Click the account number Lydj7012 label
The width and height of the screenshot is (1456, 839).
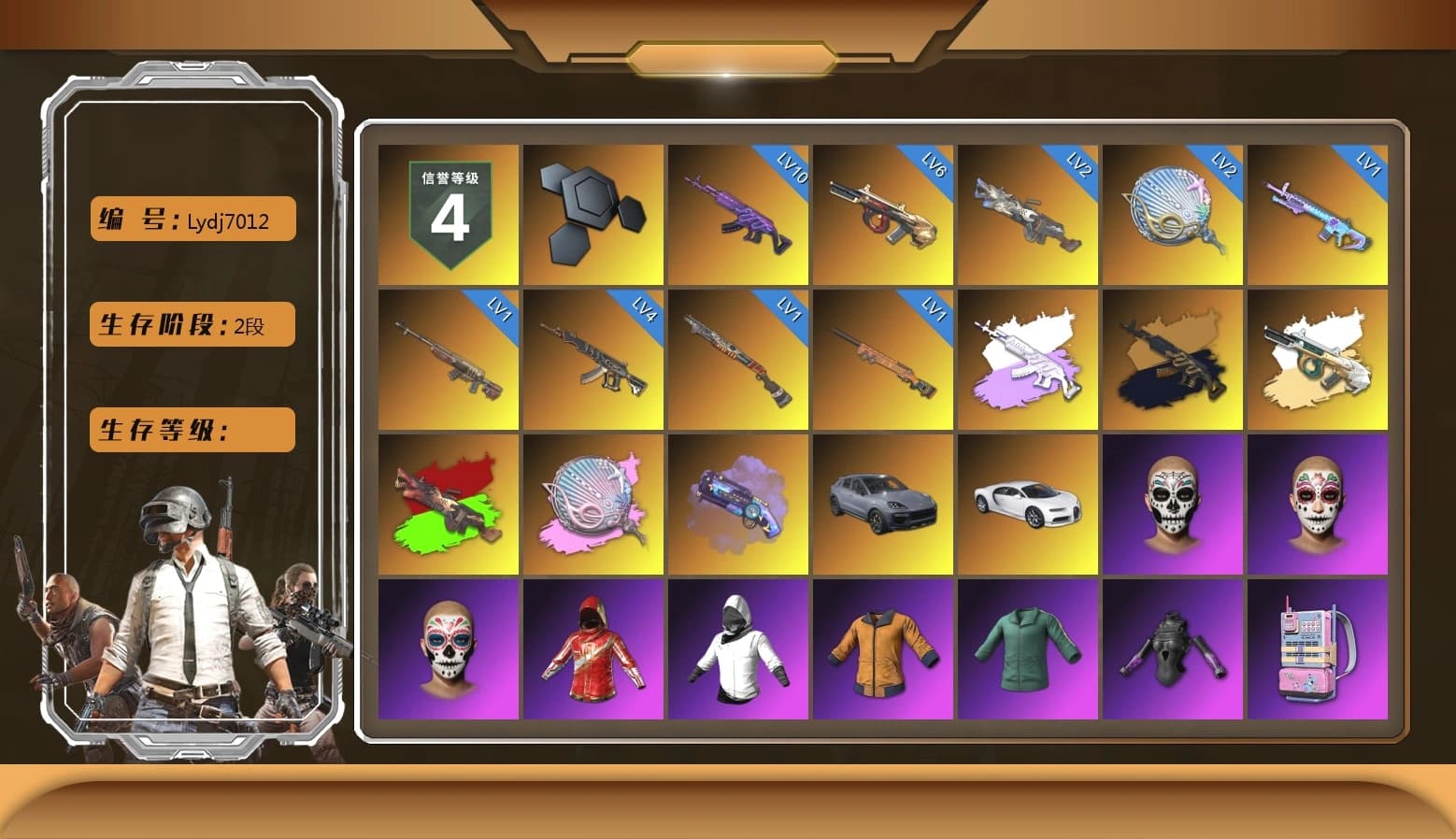coord(191,219)
